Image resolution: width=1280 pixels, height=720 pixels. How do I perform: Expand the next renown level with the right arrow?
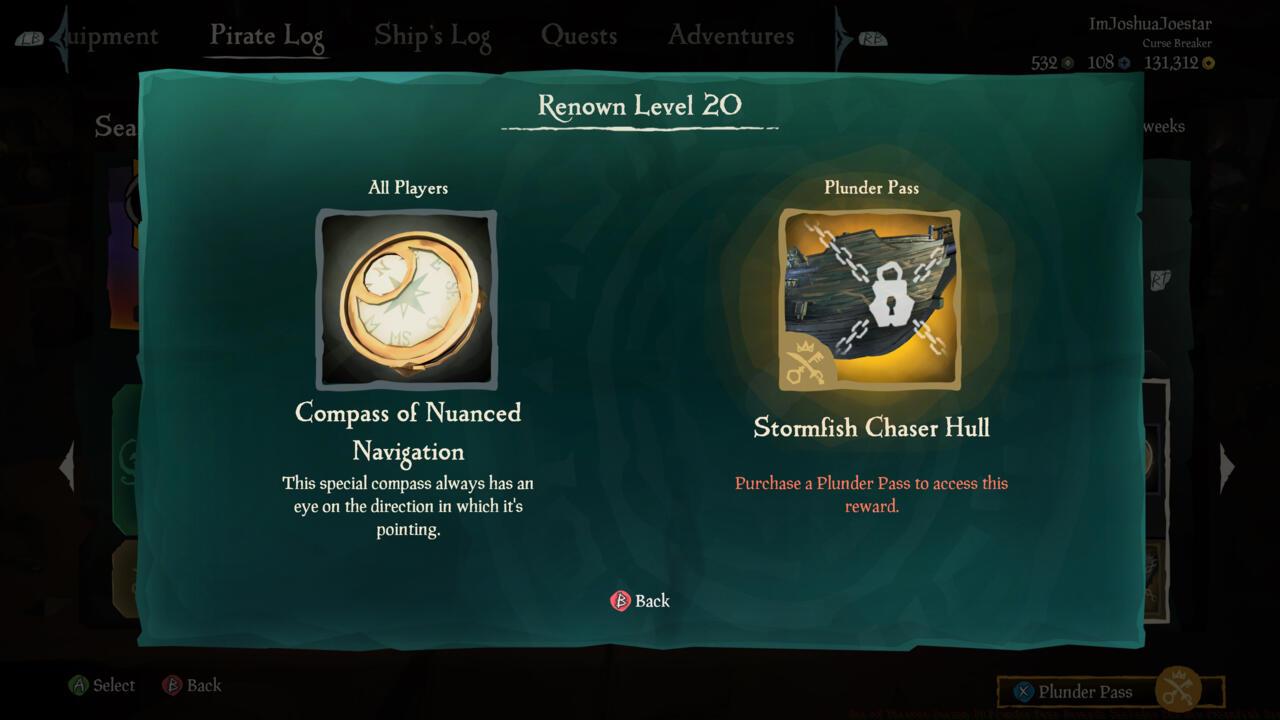pos(1228,466)
